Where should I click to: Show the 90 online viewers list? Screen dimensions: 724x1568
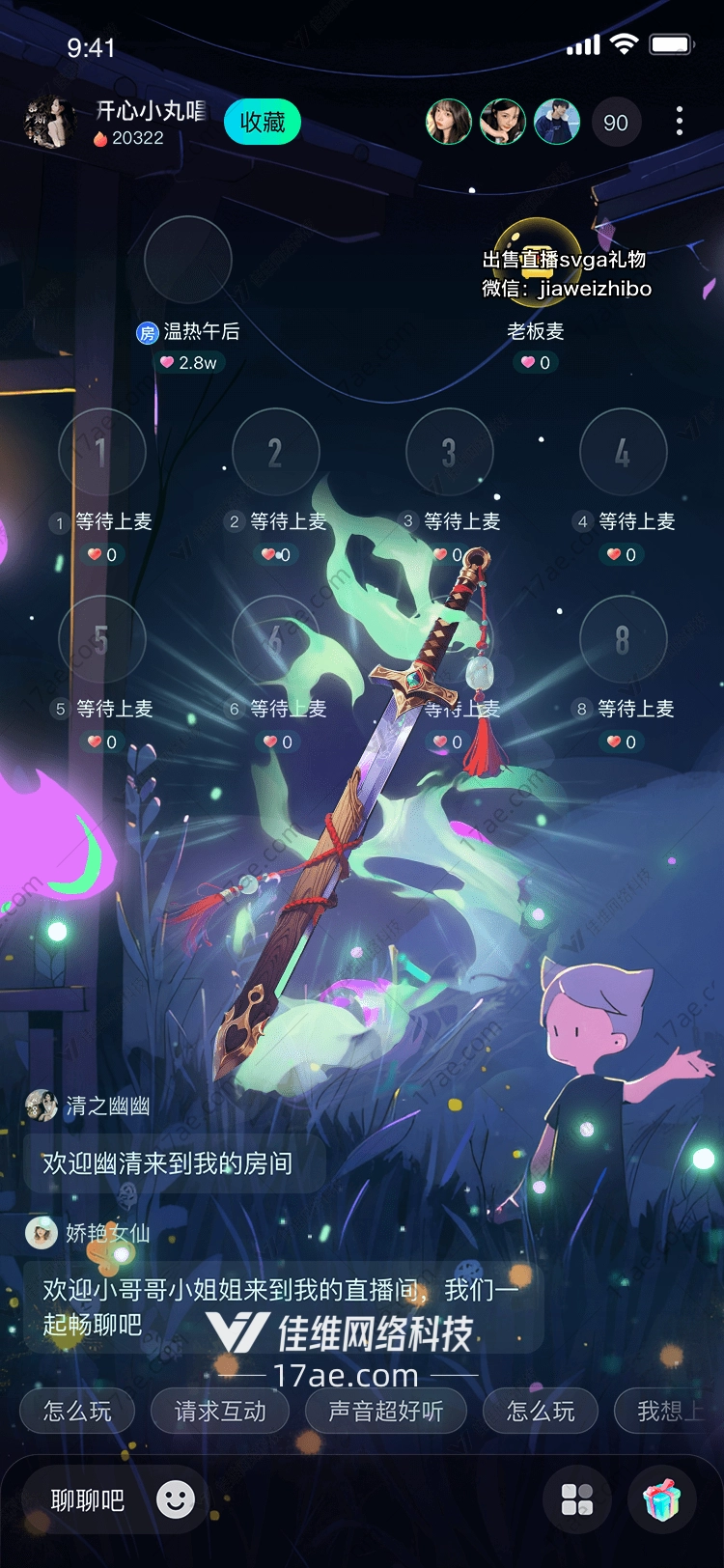point(616,123)
